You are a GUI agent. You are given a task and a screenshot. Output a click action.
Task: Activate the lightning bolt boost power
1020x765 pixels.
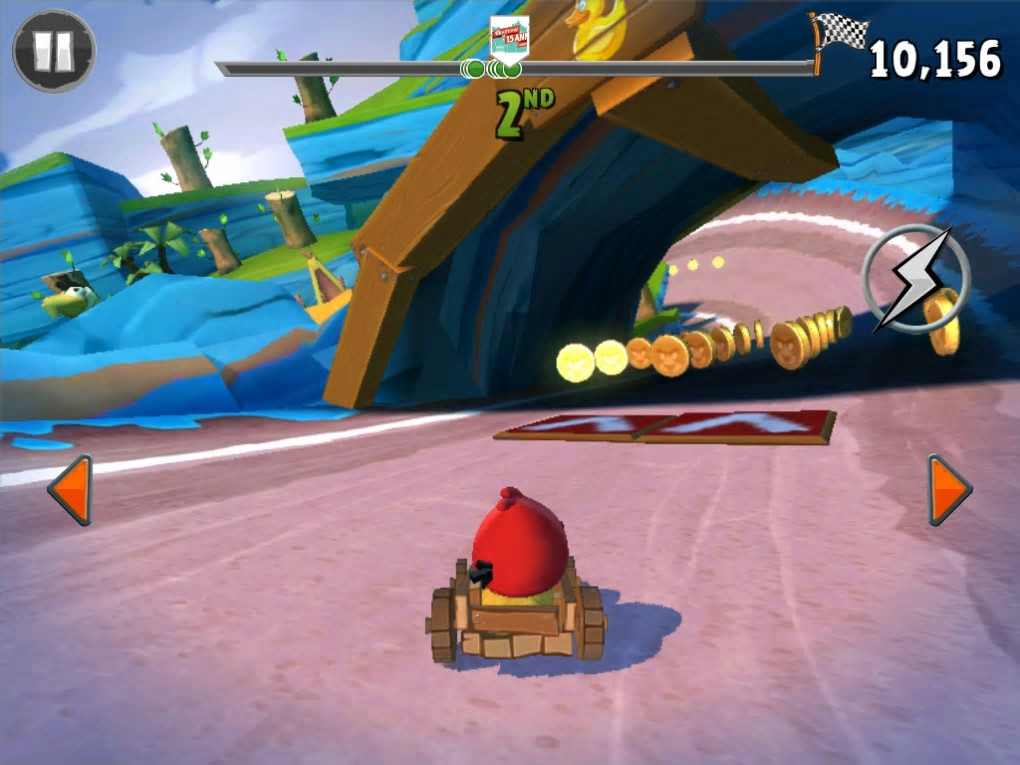[x=914, y=279]
